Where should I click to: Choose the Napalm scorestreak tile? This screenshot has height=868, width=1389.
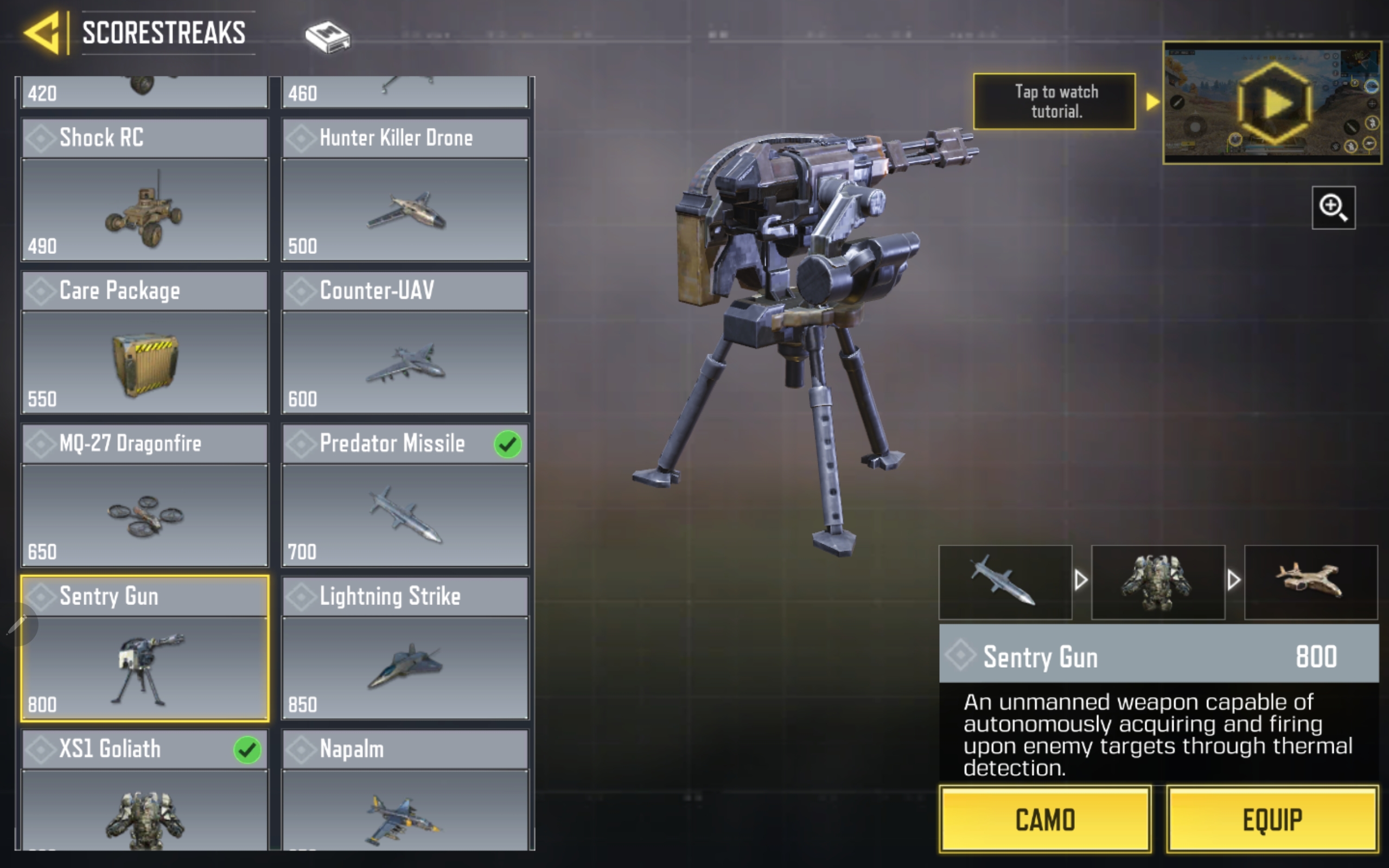click(405, 789)
